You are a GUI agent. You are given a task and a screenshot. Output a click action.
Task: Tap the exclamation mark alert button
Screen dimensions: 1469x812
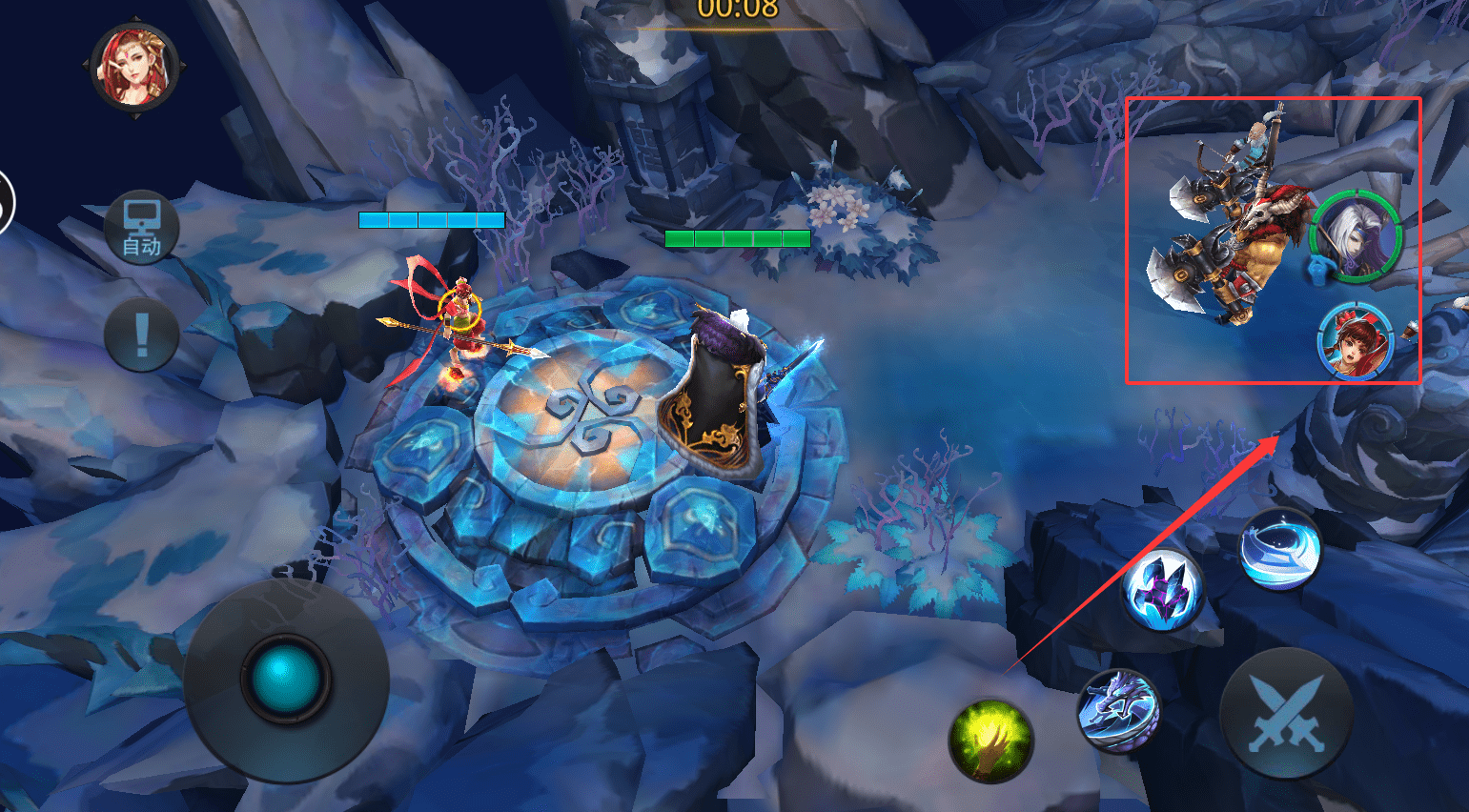(142, 335)
